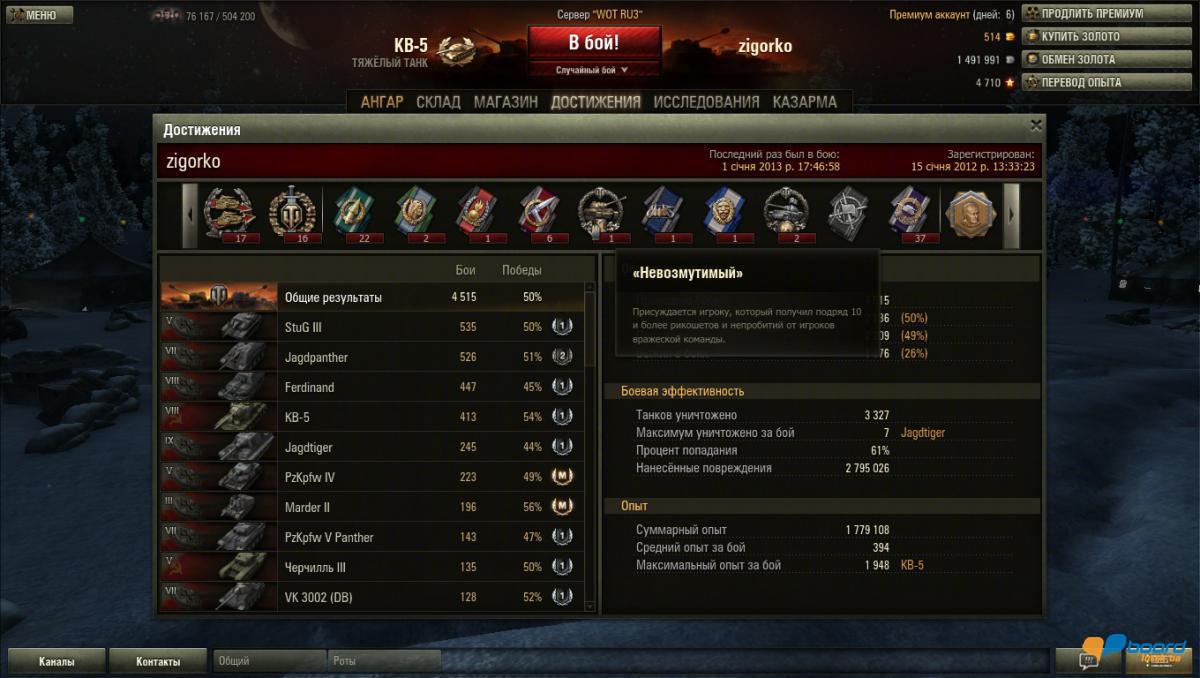Choose the Ferdinand tank row

(x=370, y=387)
